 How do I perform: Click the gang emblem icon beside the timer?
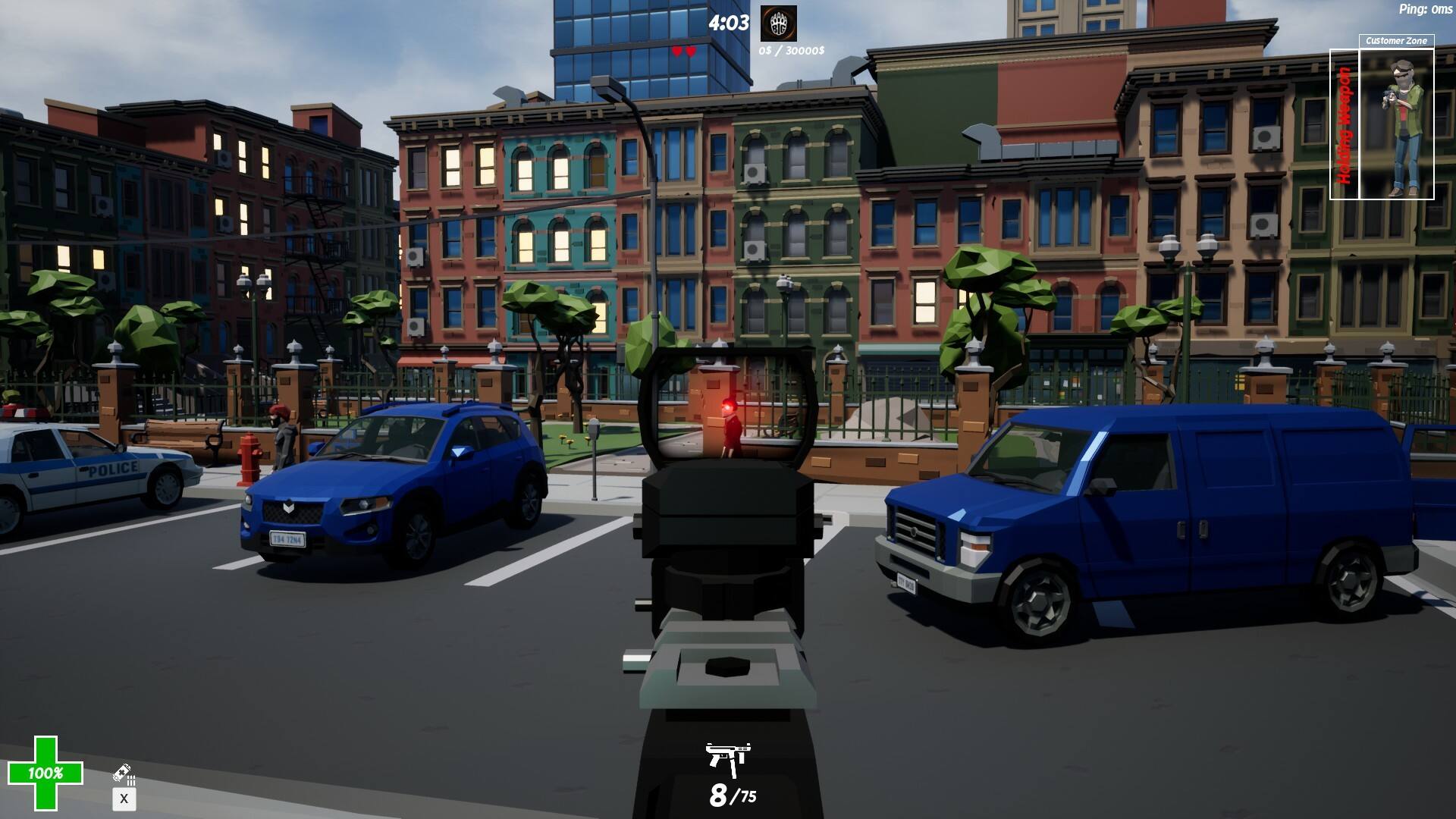click(778, 24)
